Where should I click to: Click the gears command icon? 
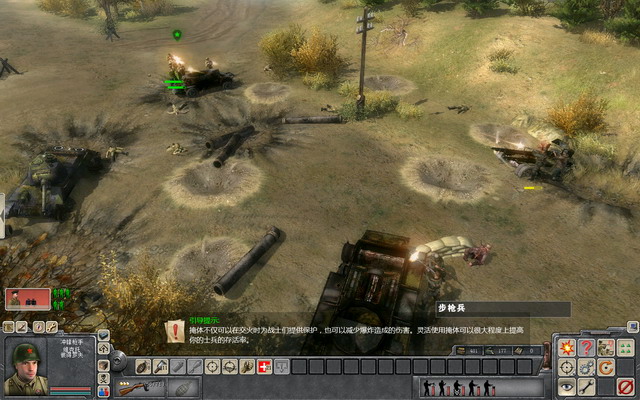[x=586, y=367]
